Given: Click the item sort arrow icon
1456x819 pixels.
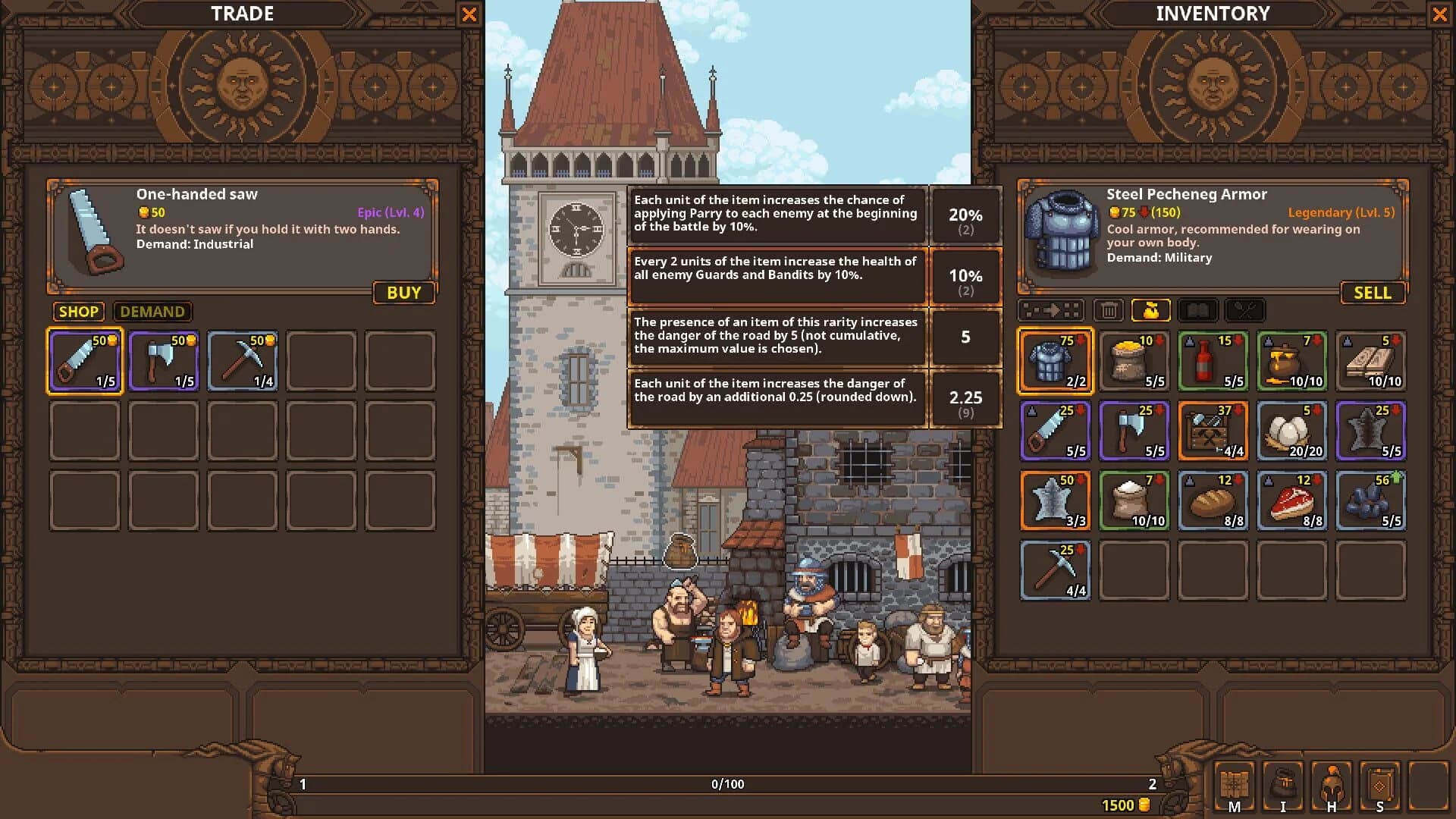Looking at the screenshot, I should (x=1054, y=309).
